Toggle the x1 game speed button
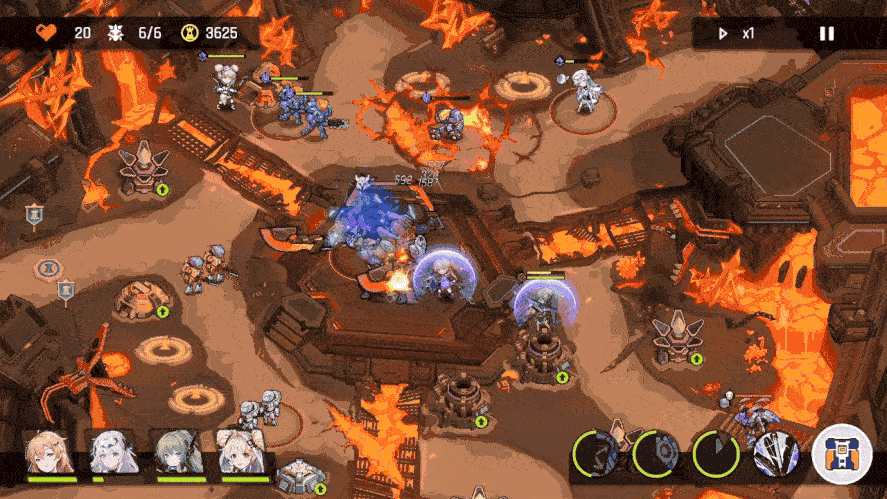 point(737,33)
